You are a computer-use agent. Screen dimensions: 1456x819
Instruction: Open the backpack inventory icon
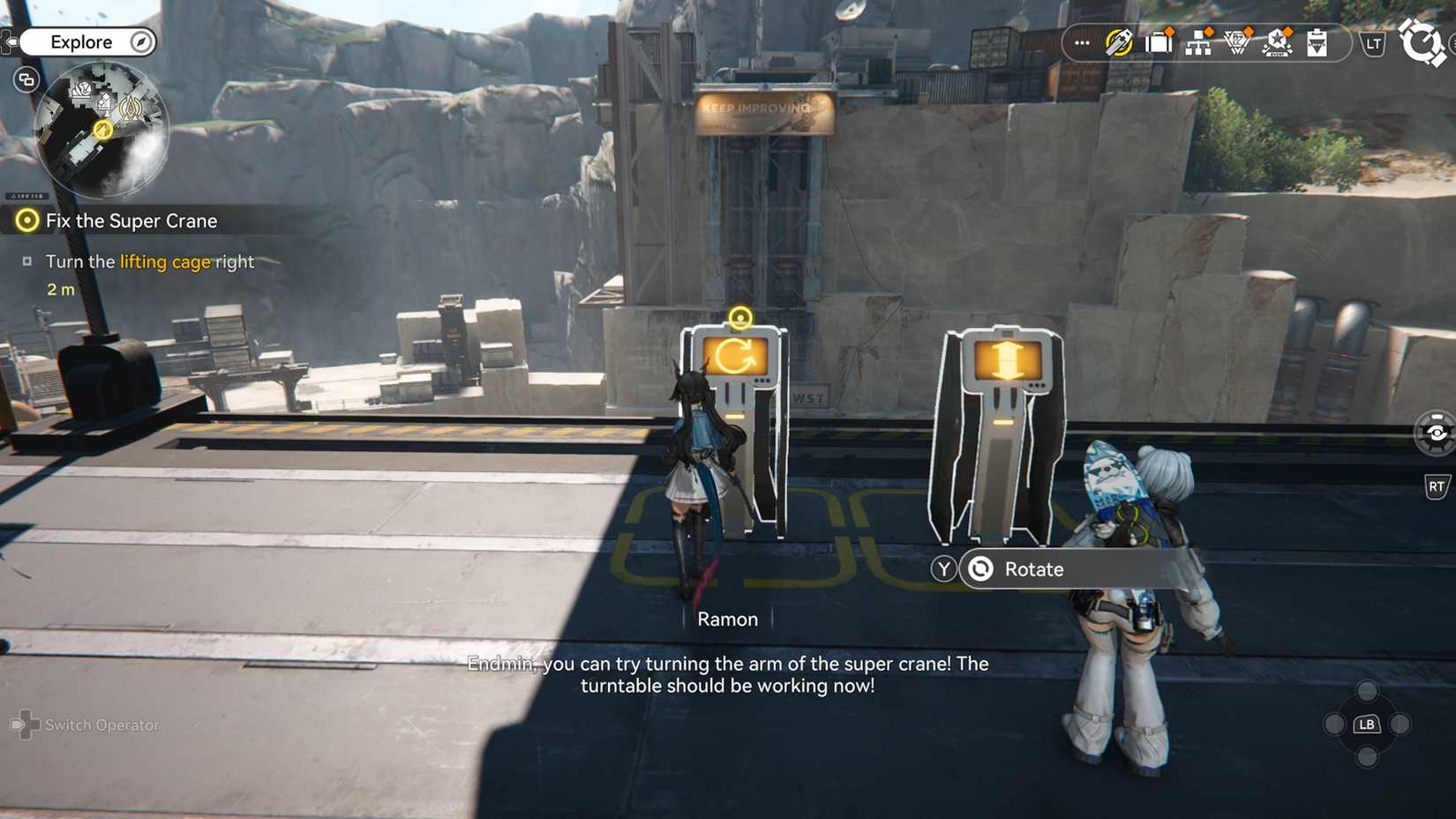click(x=1159, y=41)
